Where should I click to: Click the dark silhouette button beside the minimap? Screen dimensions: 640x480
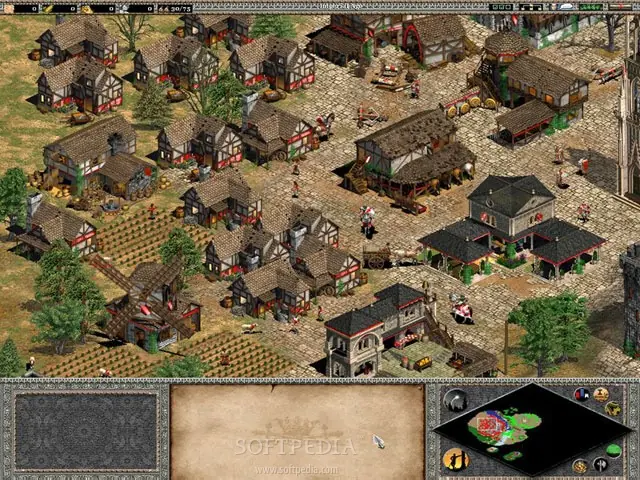pos(455,401)
